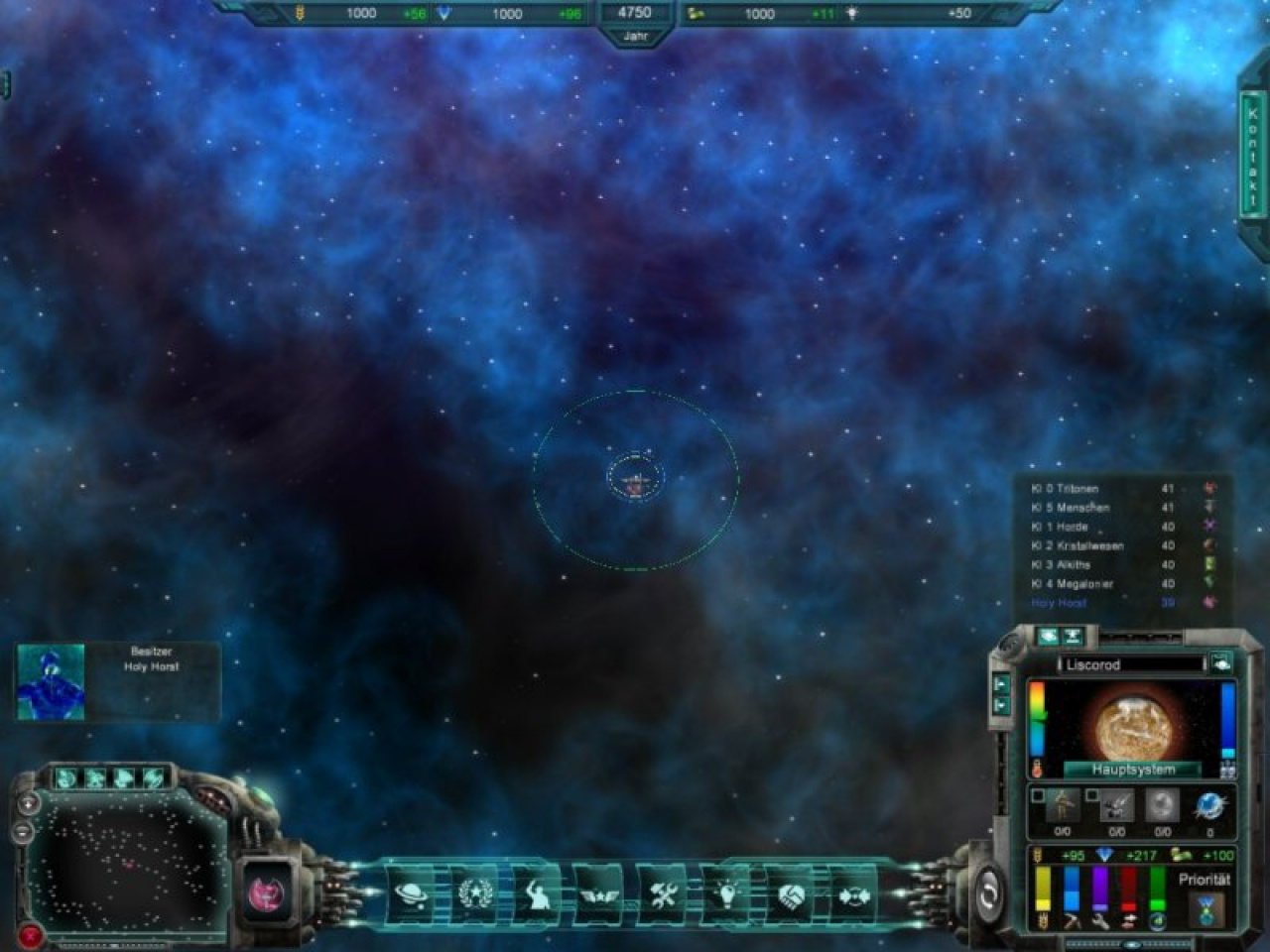Select the Hauptsystem button

tap(1132, 770)
